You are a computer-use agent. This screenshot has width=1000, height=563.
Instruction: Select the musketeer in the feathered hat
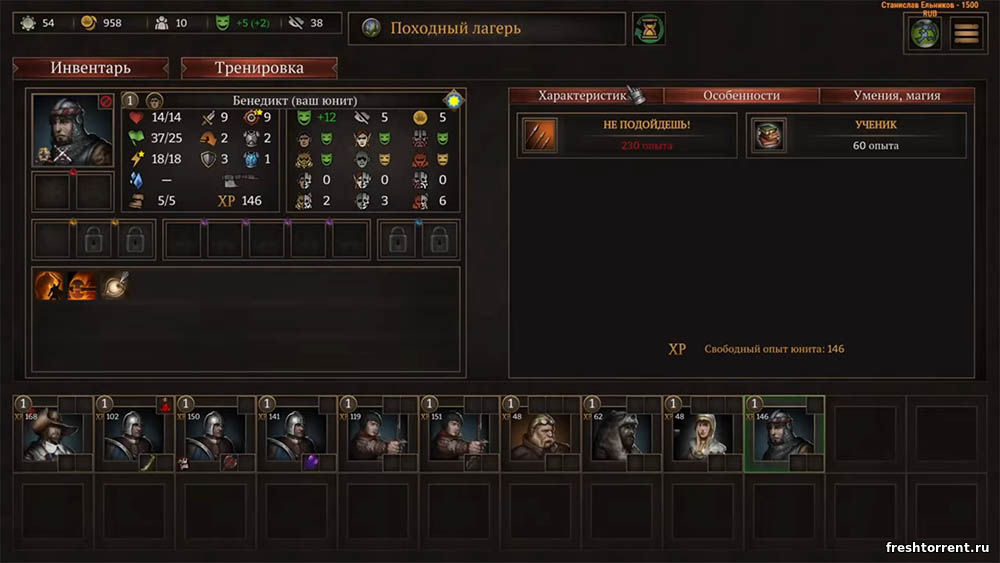click(52, 434)
